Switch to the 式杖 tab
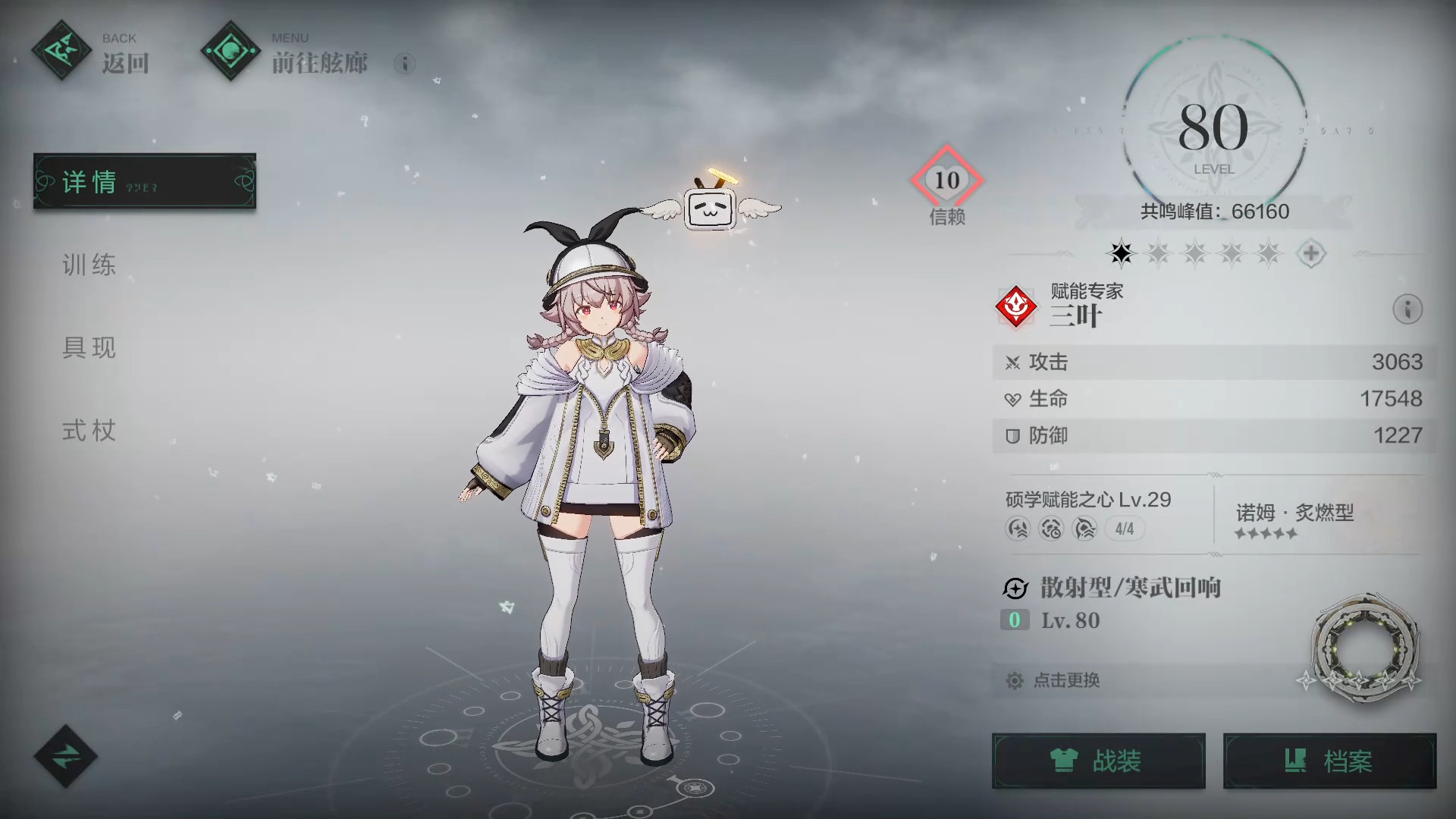This screenshot has height=819, width=1456. 89,431
